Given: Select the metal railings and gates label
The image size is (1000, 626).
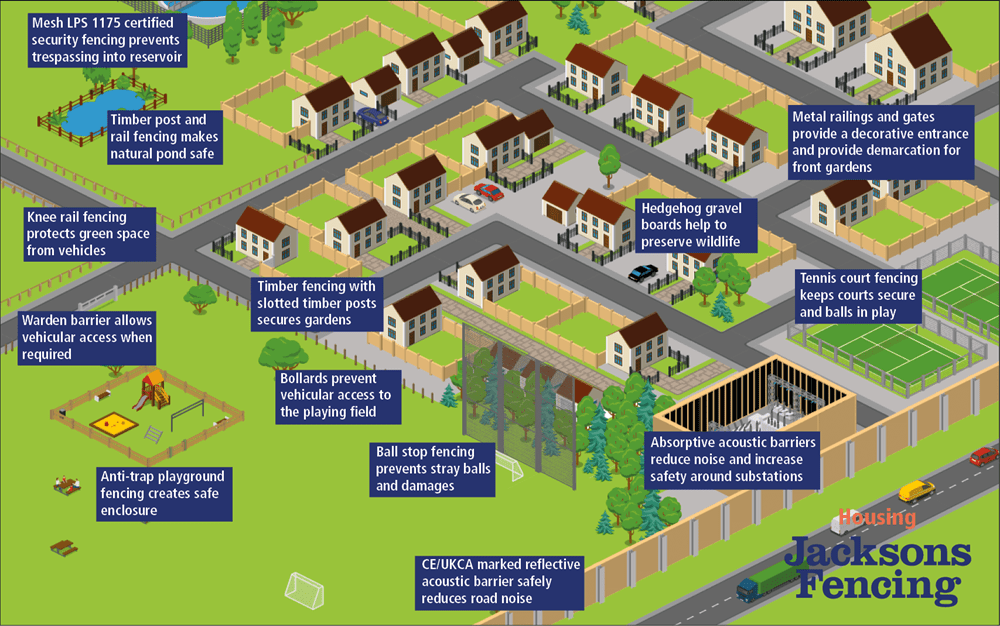Looking at the screenshot, I should pos(878,142).
